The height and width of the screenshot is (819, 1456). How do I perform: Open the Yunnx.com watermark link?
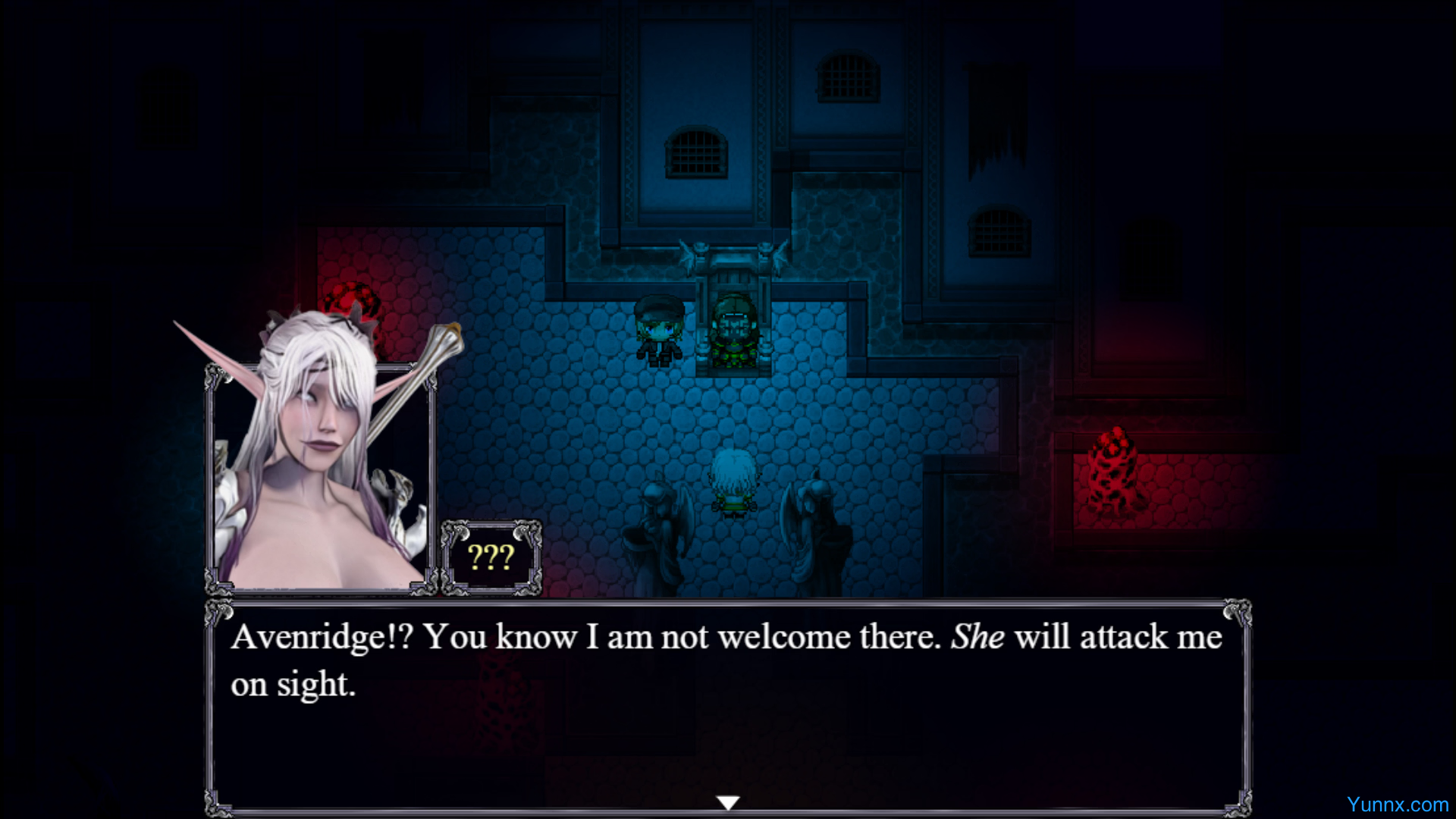tap(1397, 805)
